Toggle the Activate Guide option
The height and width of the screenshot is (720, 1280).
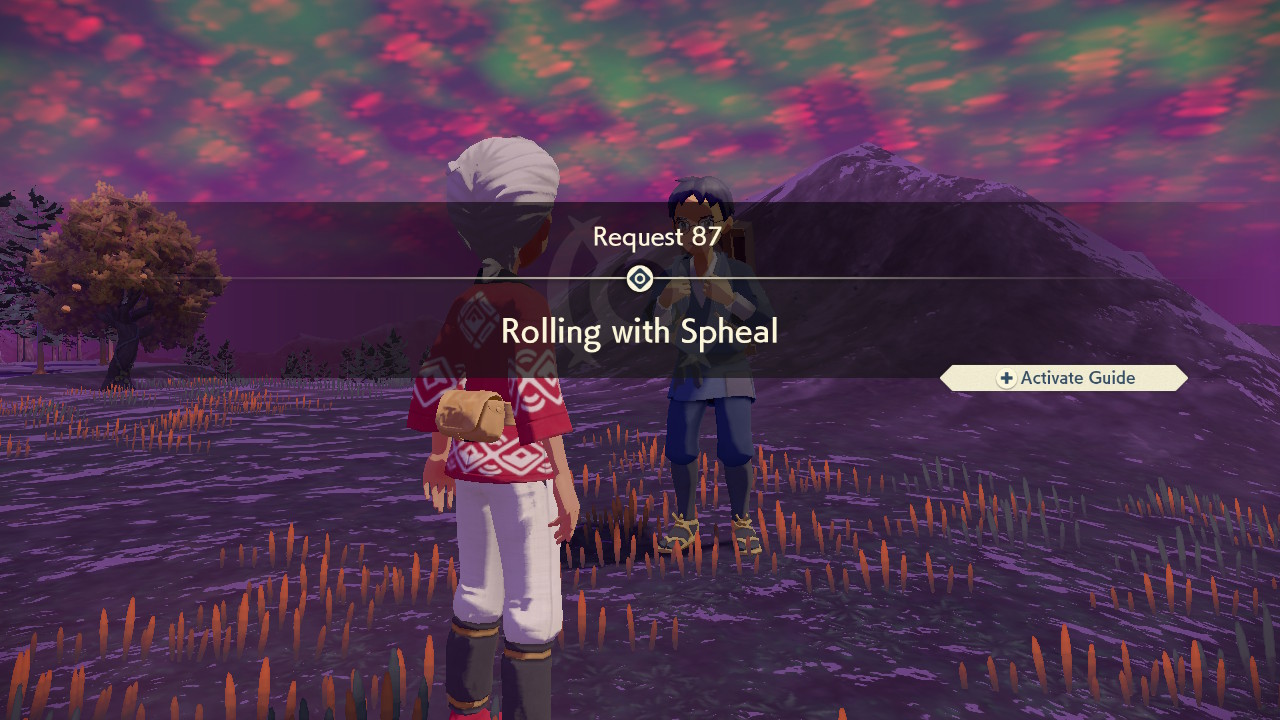1065,378
